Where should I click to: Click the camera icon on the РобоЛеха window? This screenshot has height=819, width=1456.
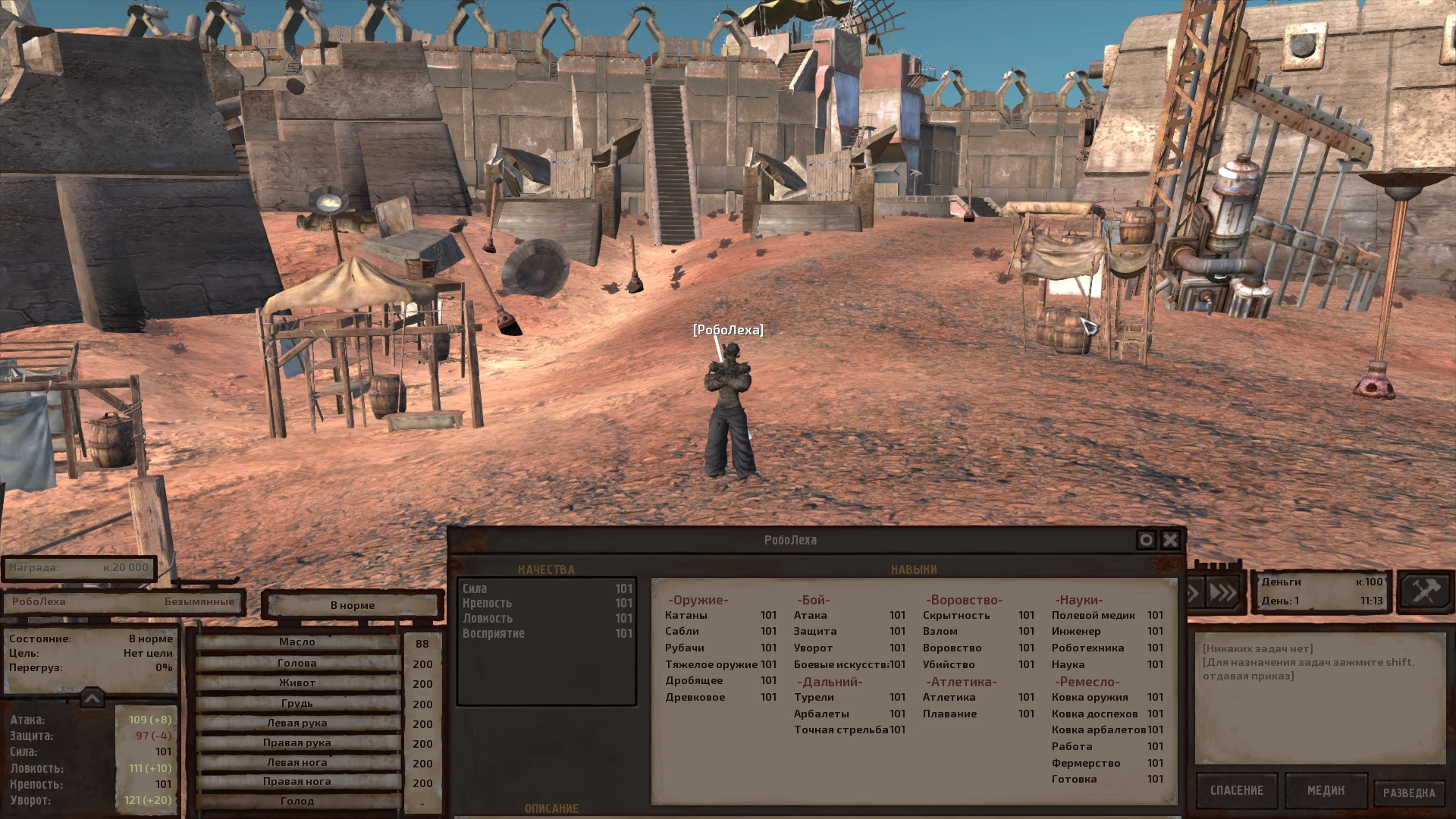click(1144, 540)
